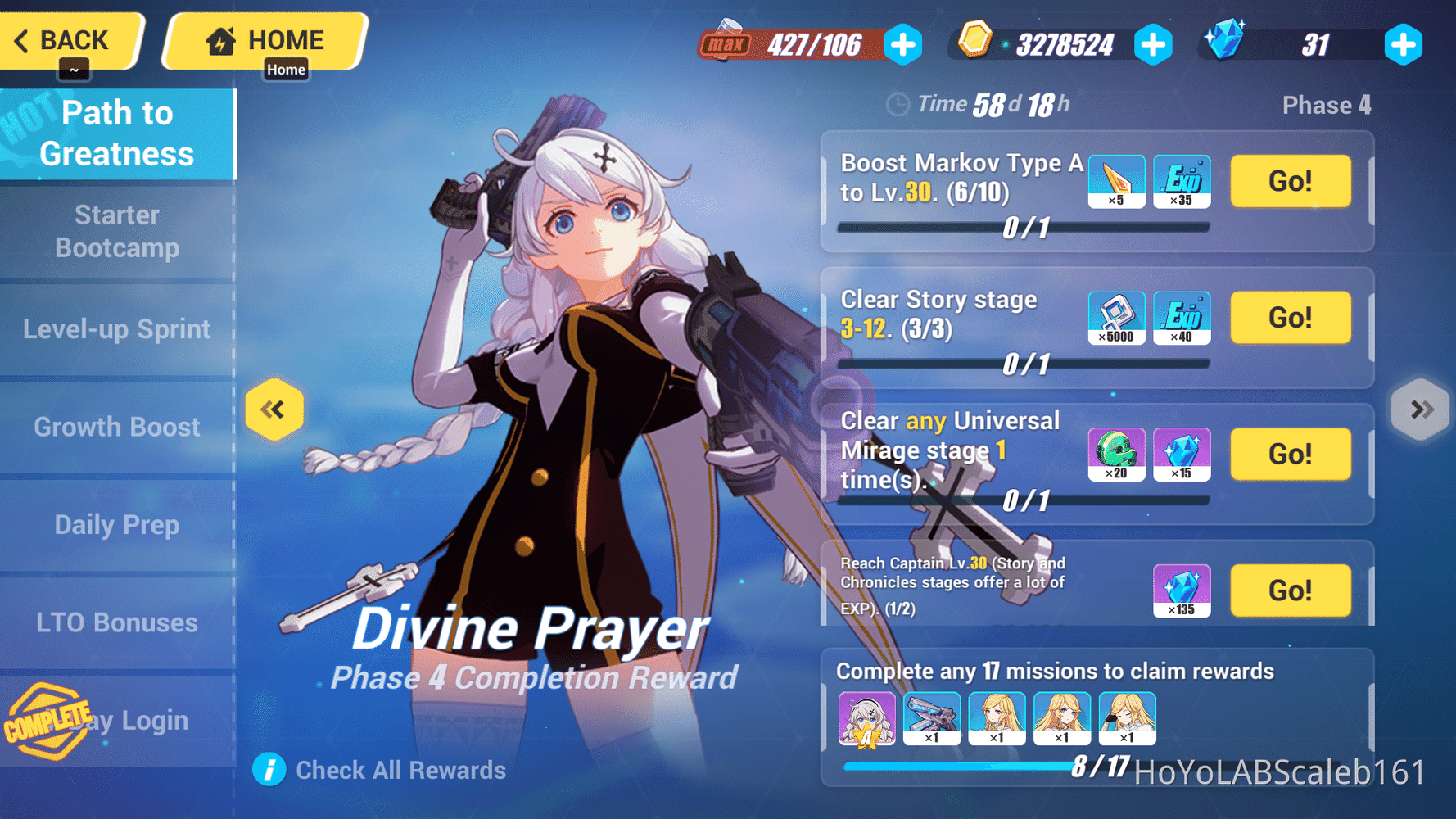The image size is (1456, 819).
Task: Expand the next page with the right double-chevron
Action: tap(1420, 409)
